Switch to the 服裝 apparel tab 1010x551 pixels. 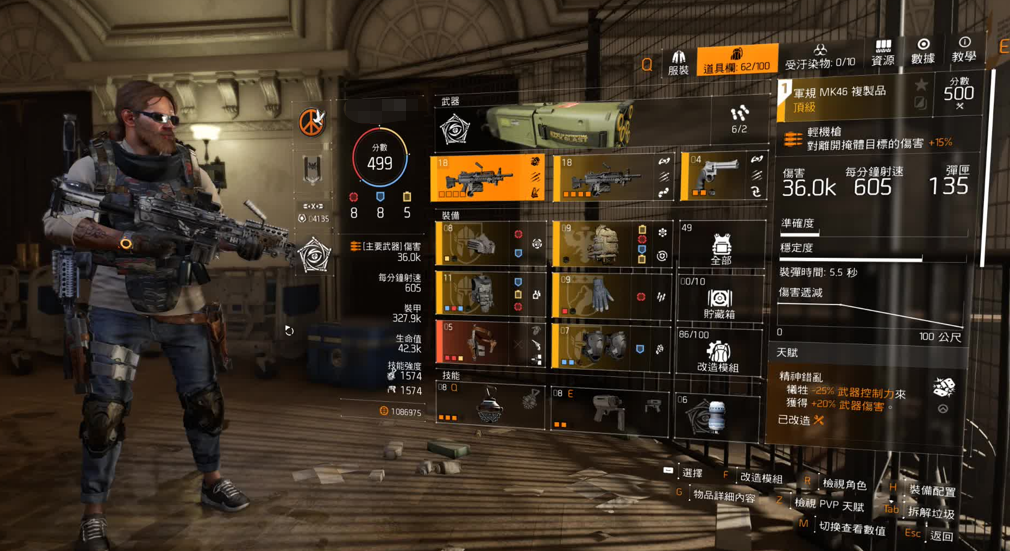point(678,63)
